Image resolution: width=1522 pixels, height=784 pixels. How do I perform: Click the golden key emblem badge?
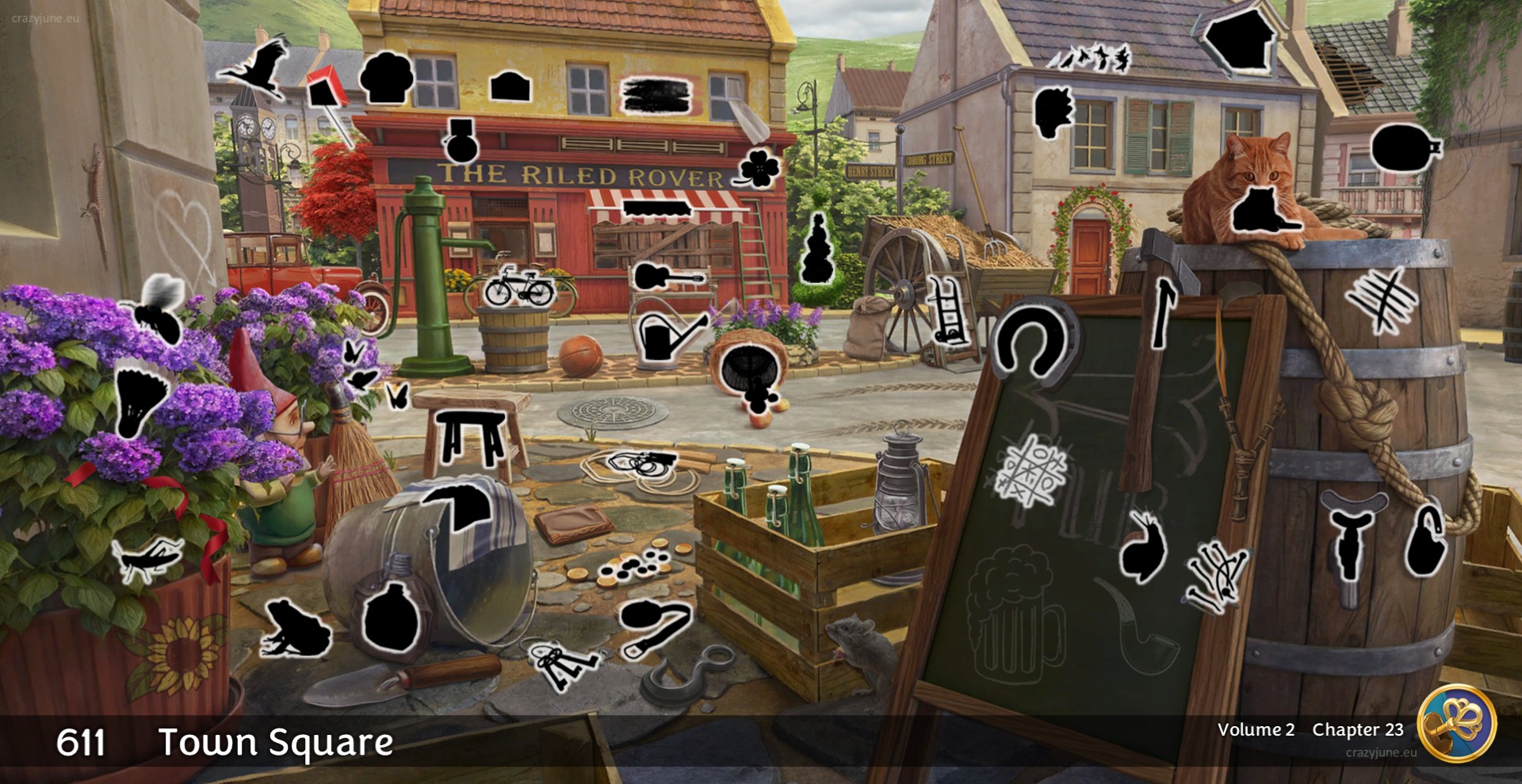pyautogui.click(x=1456, y=723)
